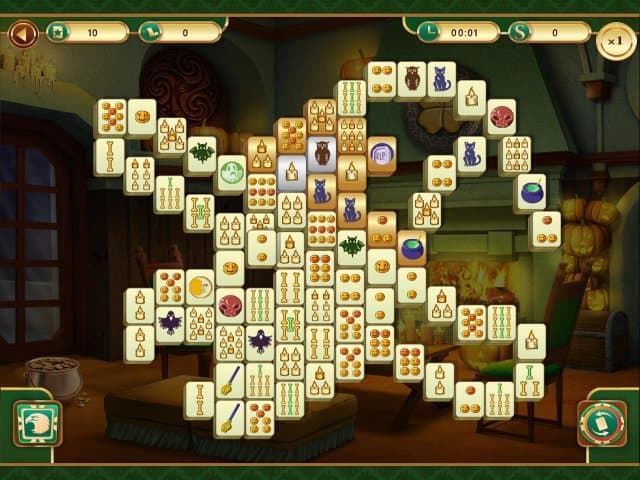Go back using the round arrow button
This screenshot has height=480, width=640.
click(22, 35)
